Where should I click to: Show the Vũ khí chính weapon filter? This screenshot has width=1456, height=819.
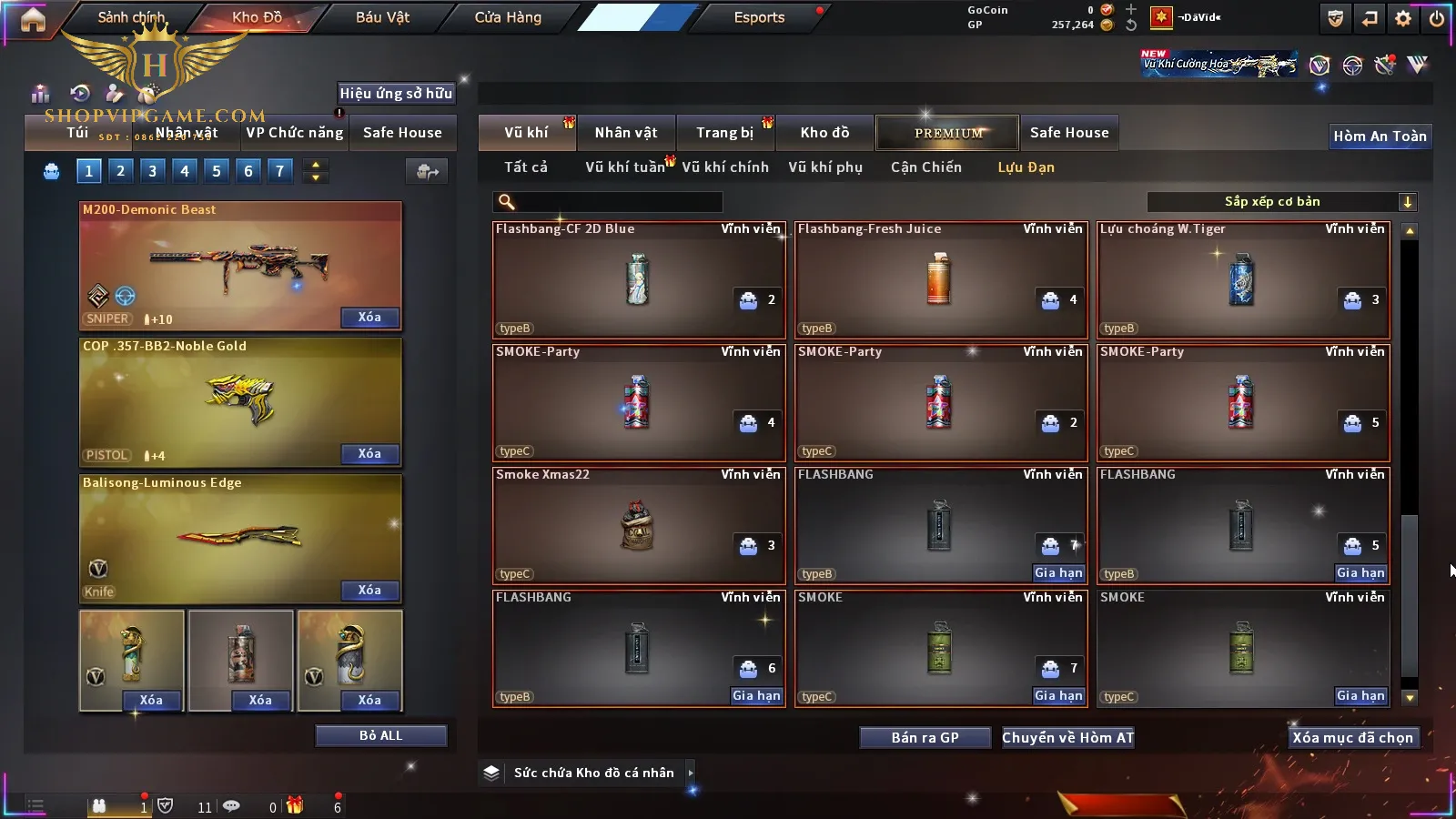coord(725,167)
